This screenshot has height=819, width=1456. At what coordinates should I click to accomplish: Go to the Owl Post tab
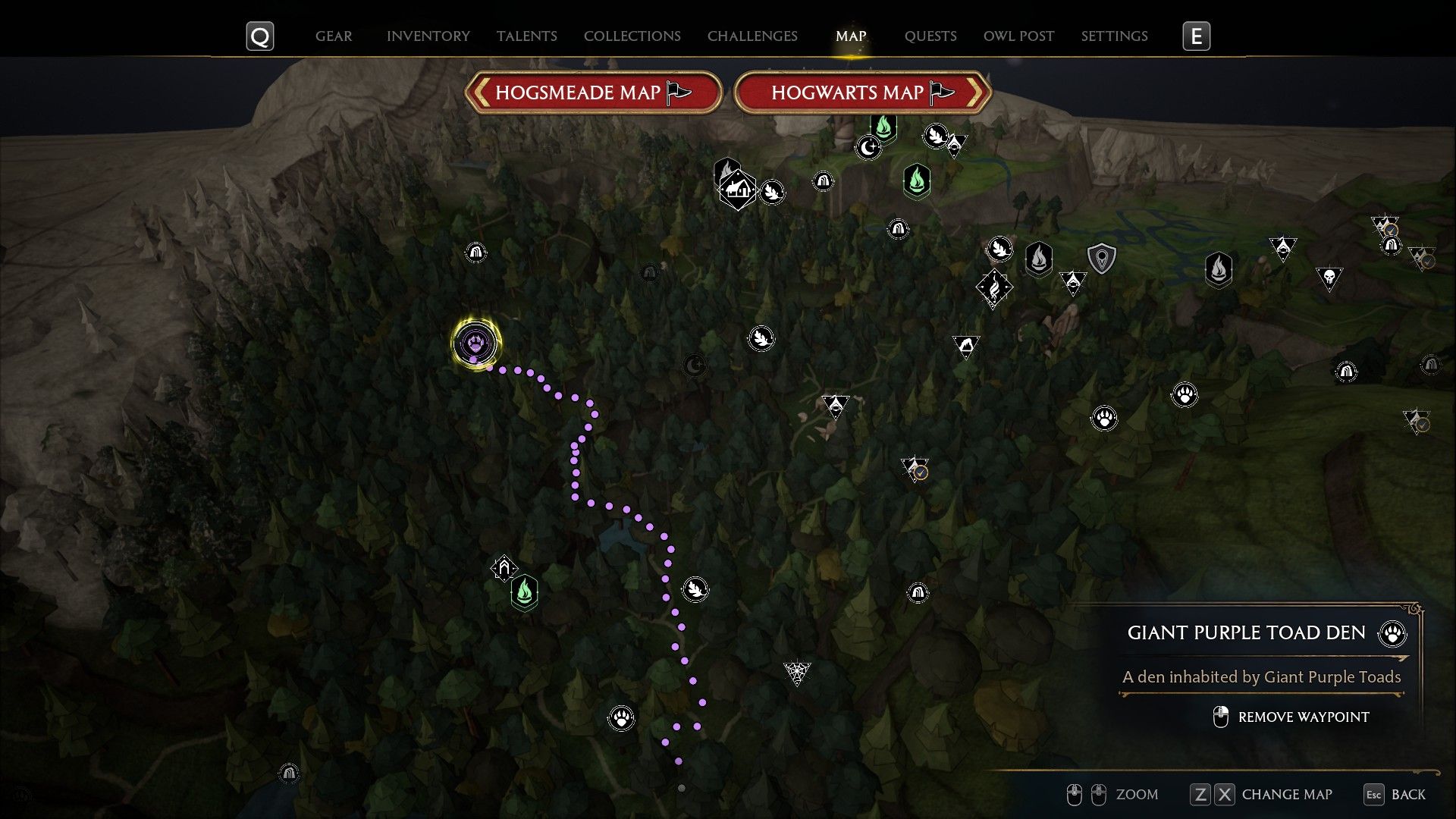pyautogui.click(x=1018, y=36)
